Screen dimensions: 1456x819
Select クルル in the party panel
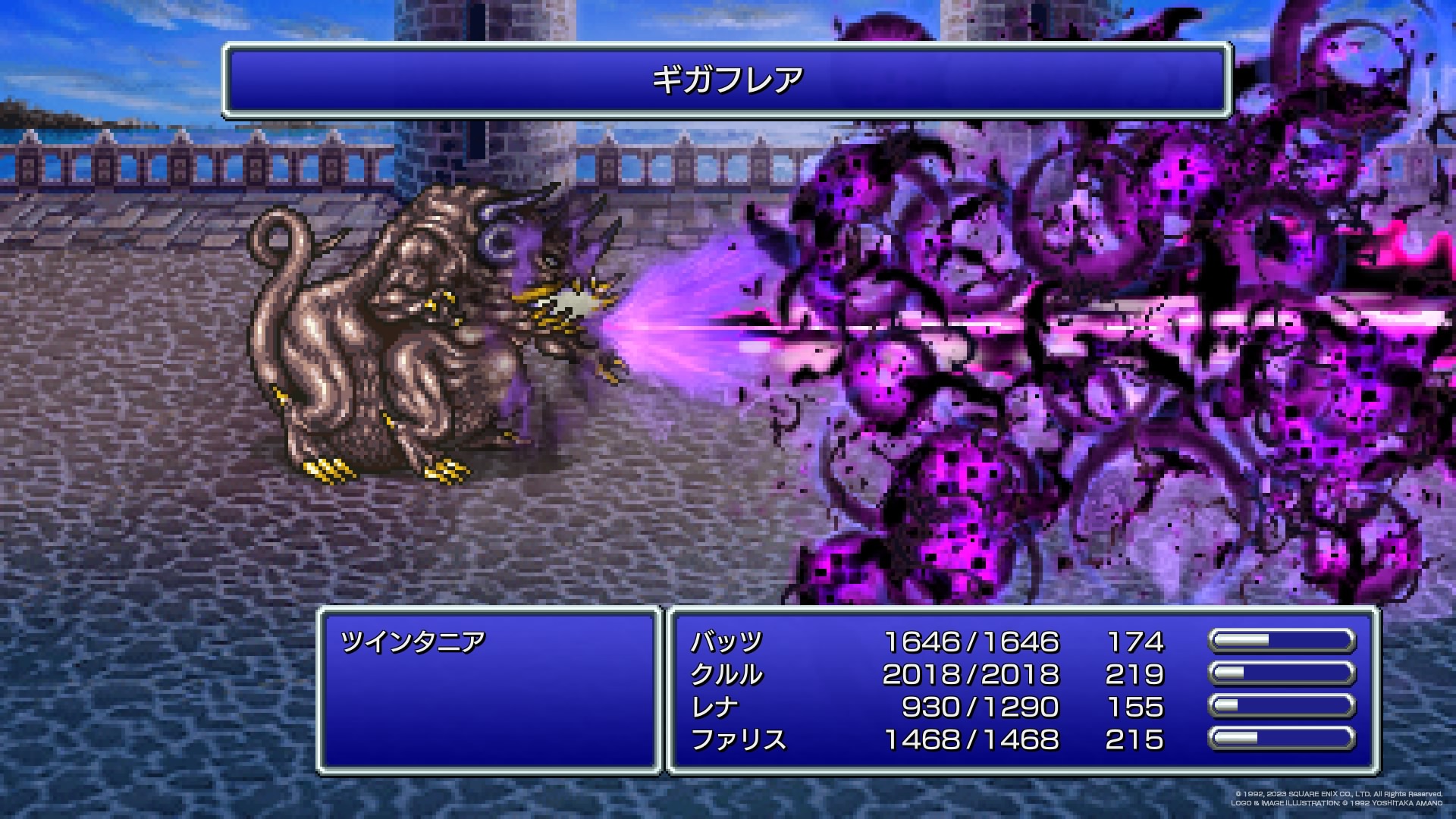(726, 675)
